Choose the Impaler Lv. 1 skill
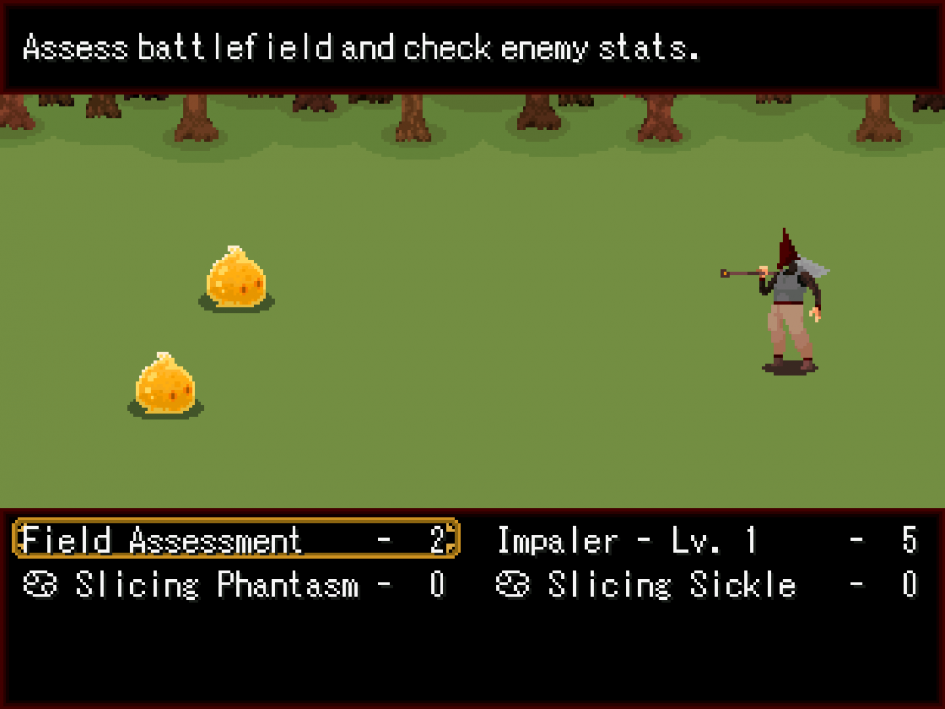The image size is (945, 709). [706, 541]
